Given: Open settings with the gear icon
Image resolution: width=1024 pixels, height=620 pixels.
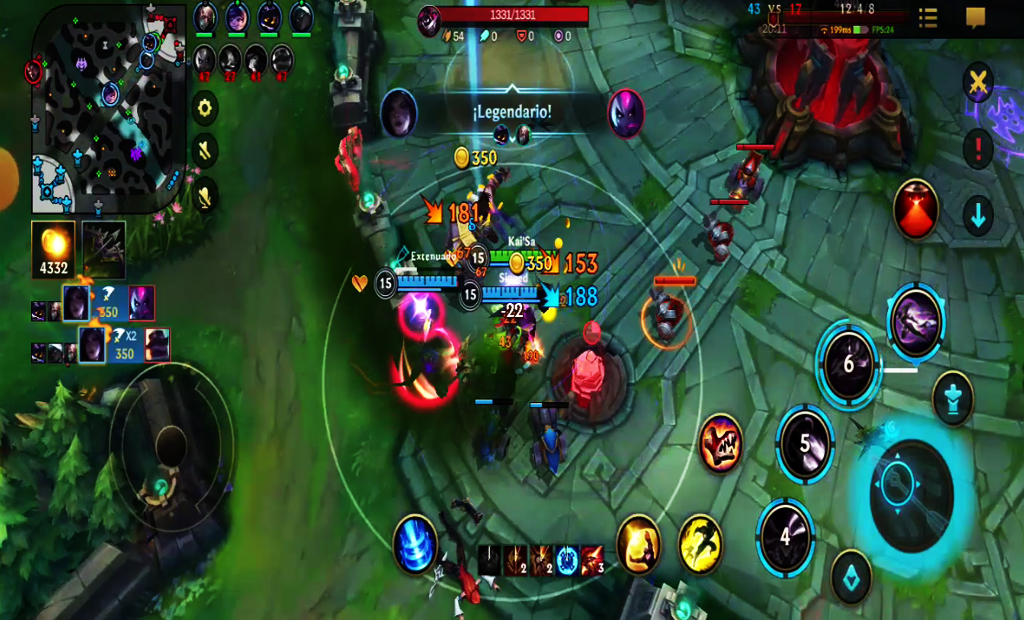Looking at the screenshot, I should point(205,108).
